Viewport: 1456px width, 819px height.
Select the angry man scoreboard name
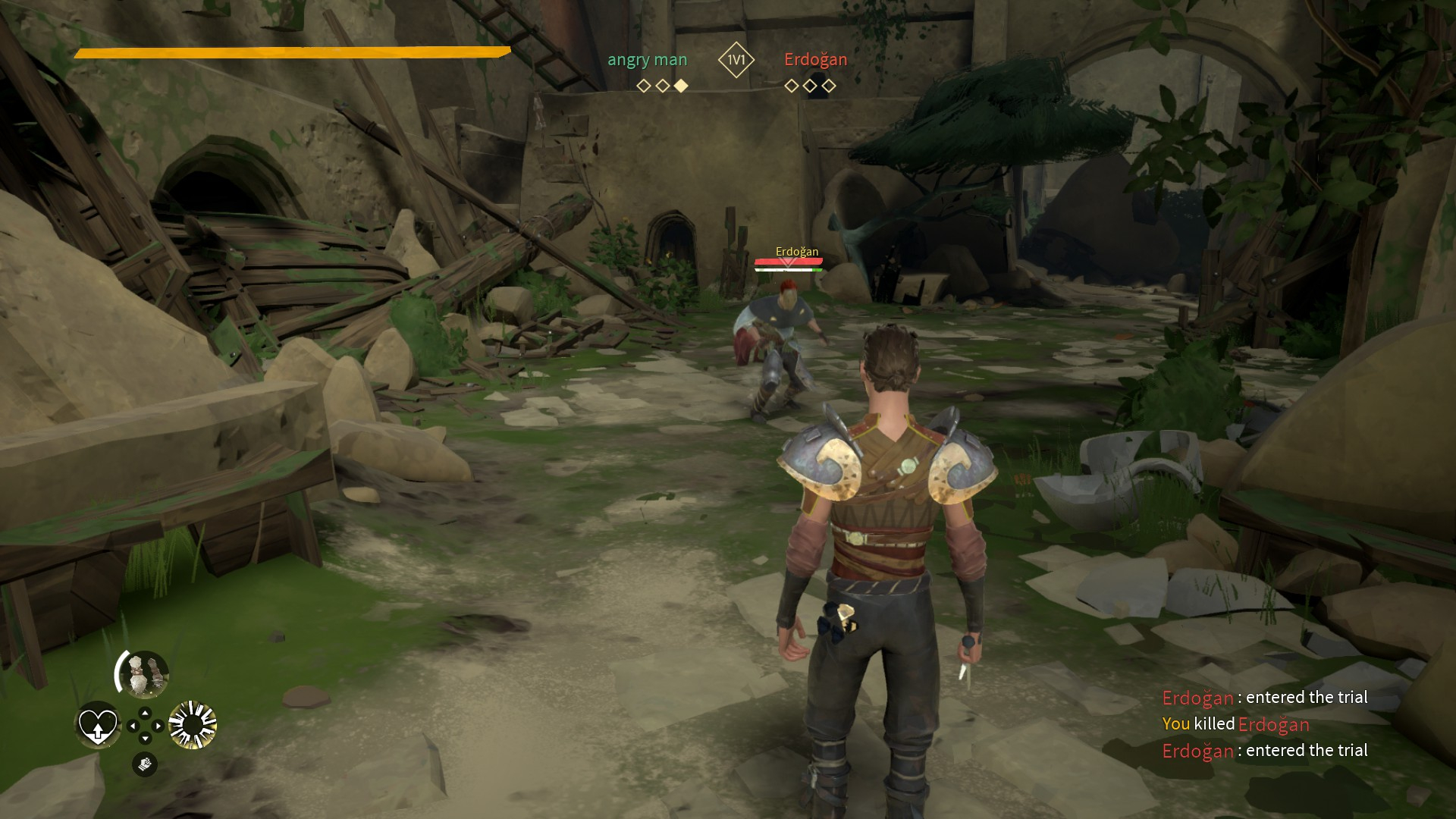click(647, 60)
